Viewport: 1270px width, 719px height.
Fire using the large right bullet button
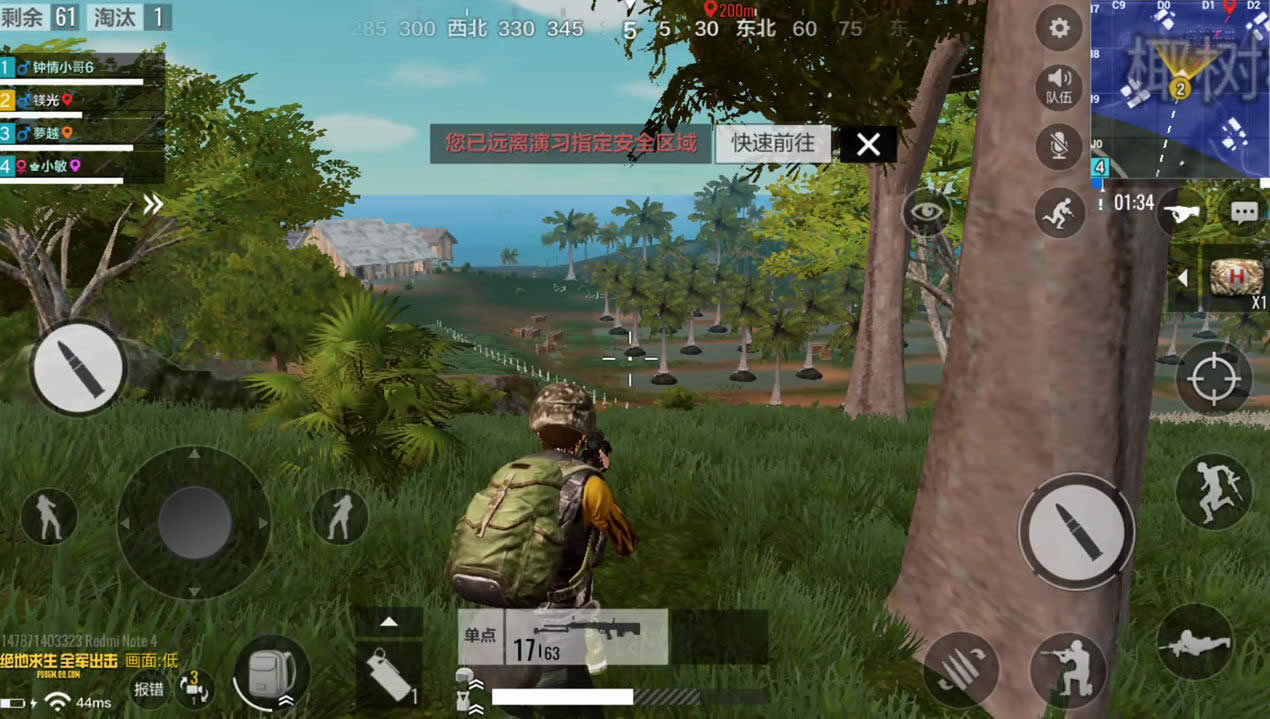[x=1077, y=531]
